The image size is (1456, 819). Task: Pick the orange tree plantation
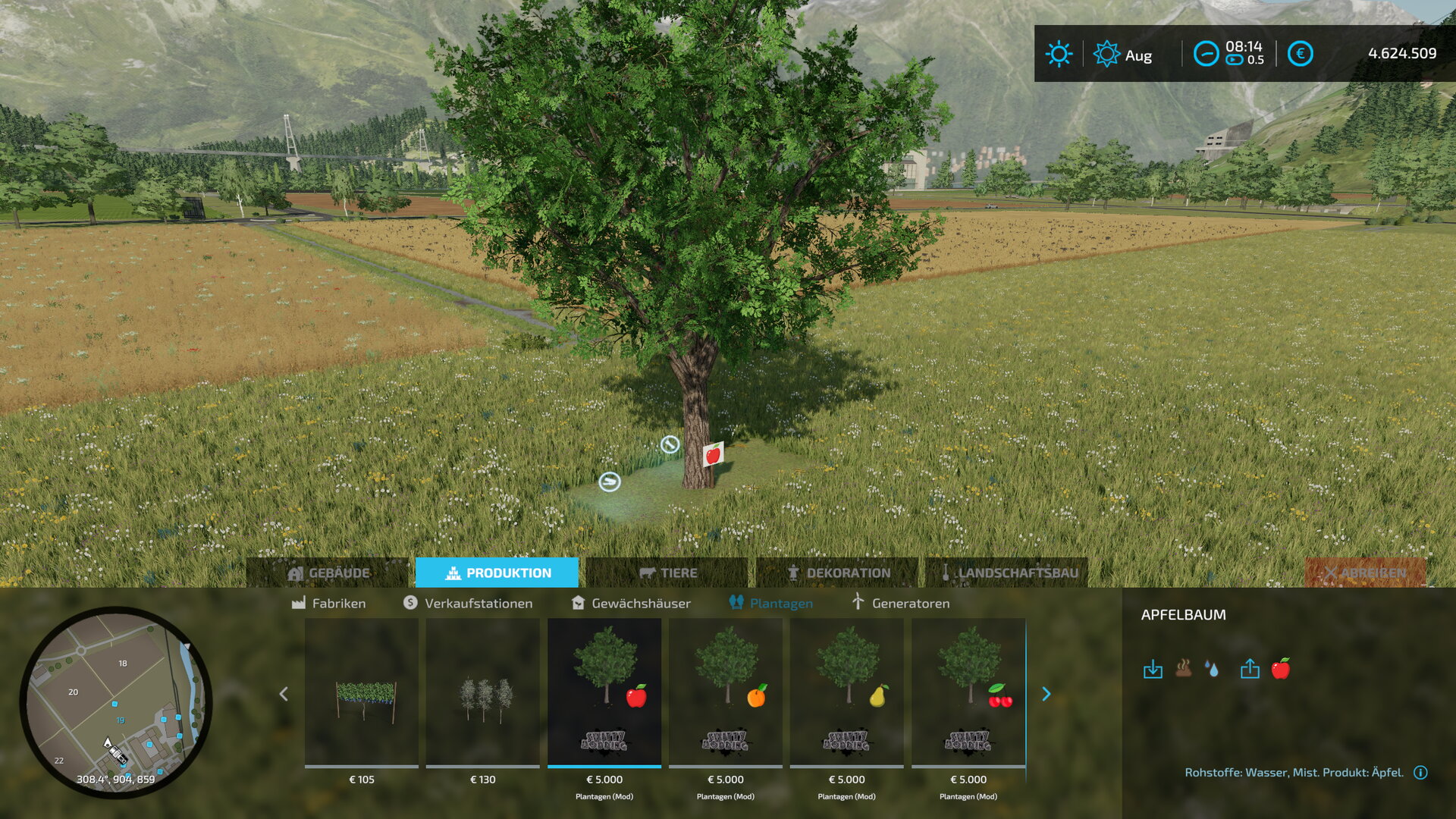tap(726, 694)
